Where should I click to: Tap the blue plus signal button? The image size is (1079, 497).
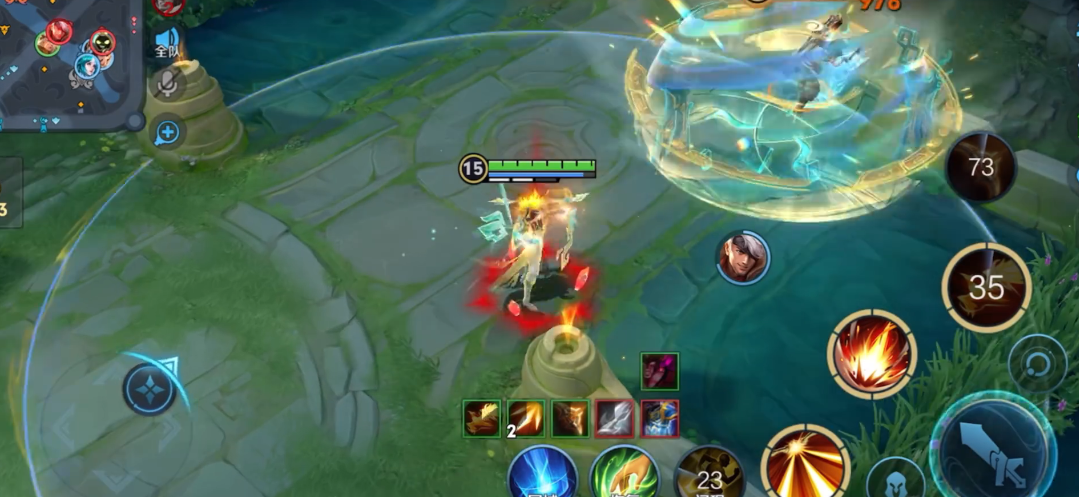(x=167, y=131)
